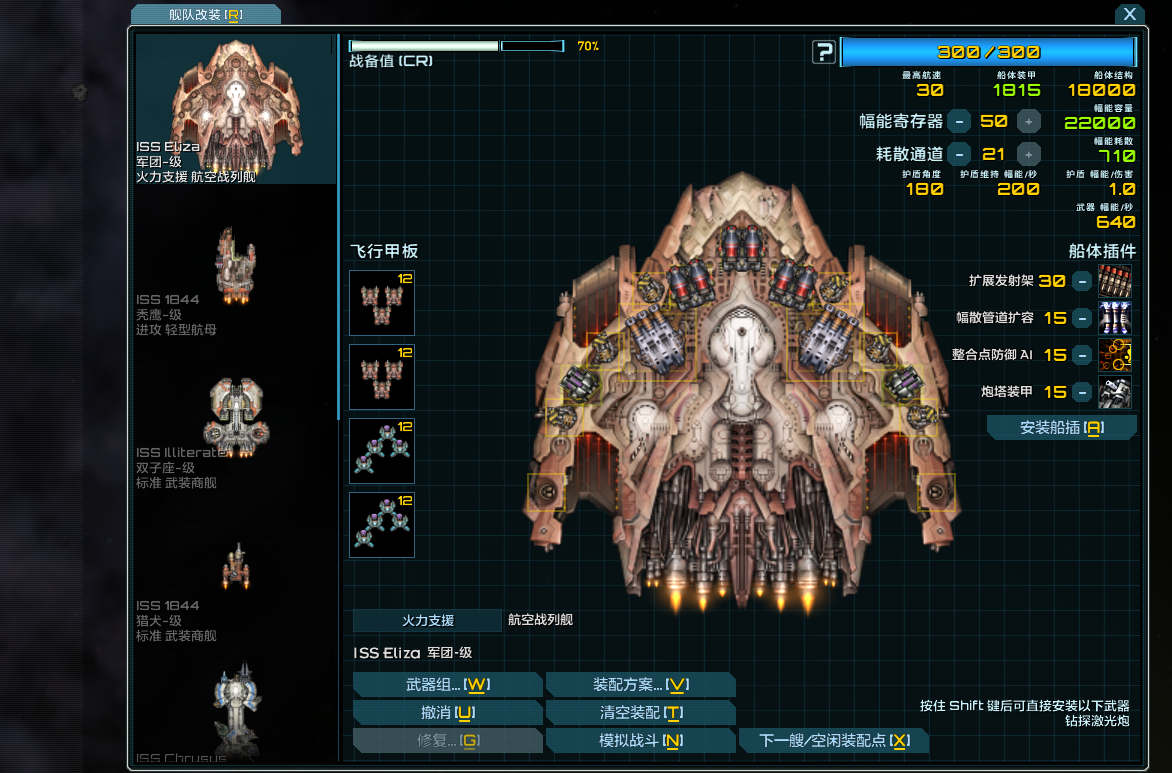Remove the 炮塔装甲 hullmod

[1082, 392]
